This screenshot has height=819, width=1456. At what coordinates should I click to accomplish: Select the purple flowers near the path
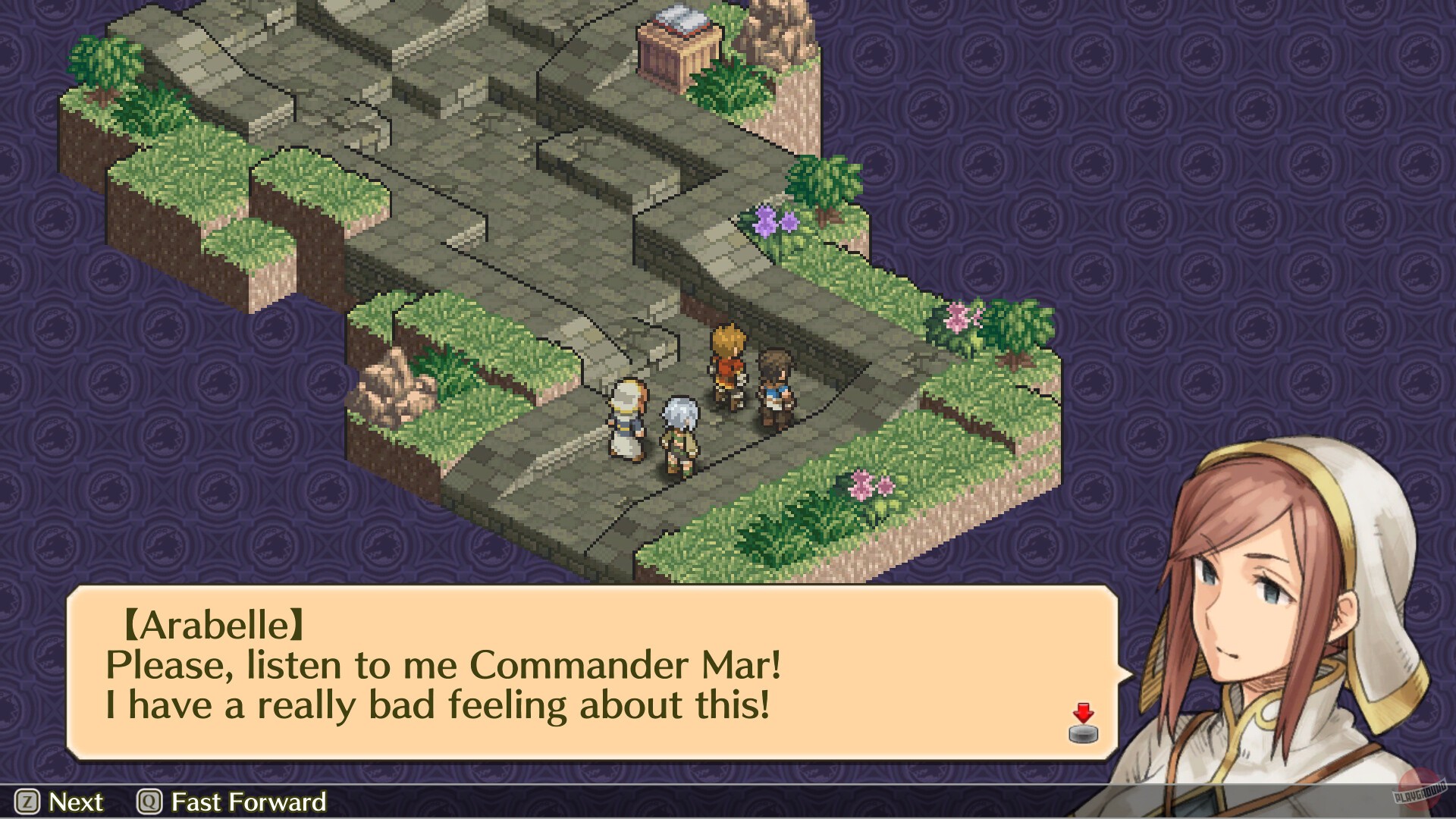click(773, 220)
